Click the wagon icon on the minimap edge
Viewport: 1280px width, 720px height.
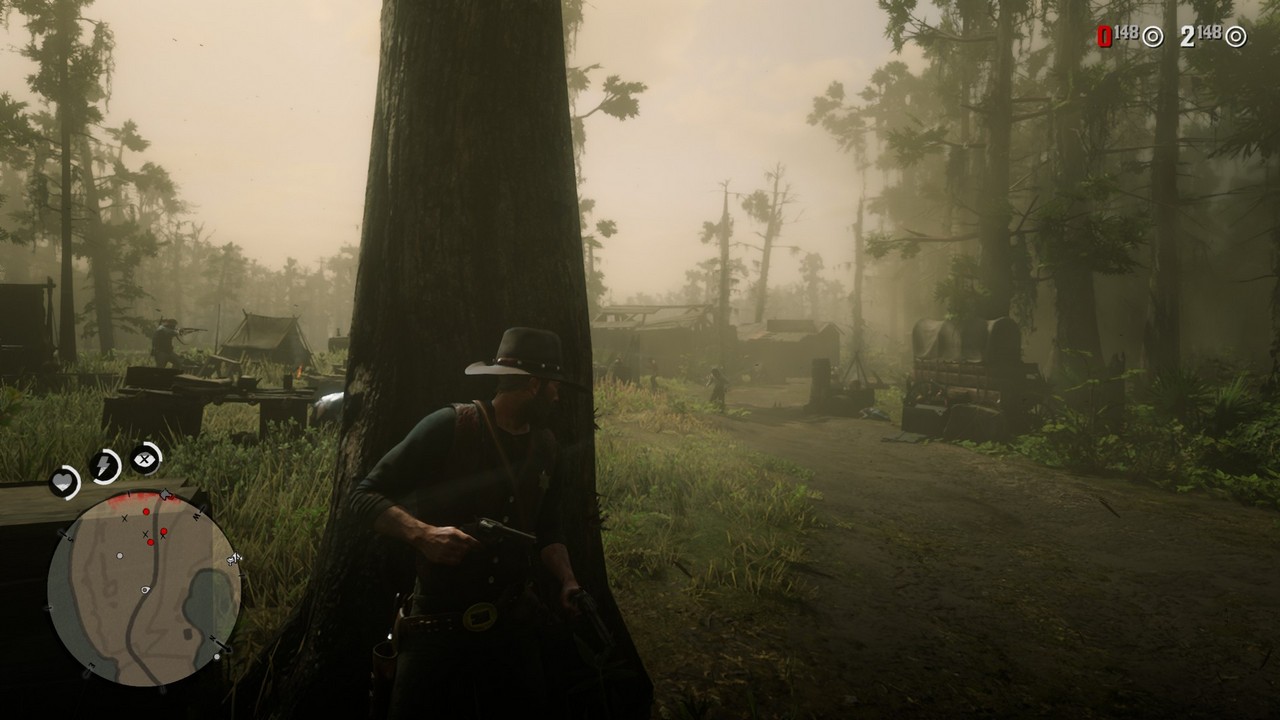point(233,558)
